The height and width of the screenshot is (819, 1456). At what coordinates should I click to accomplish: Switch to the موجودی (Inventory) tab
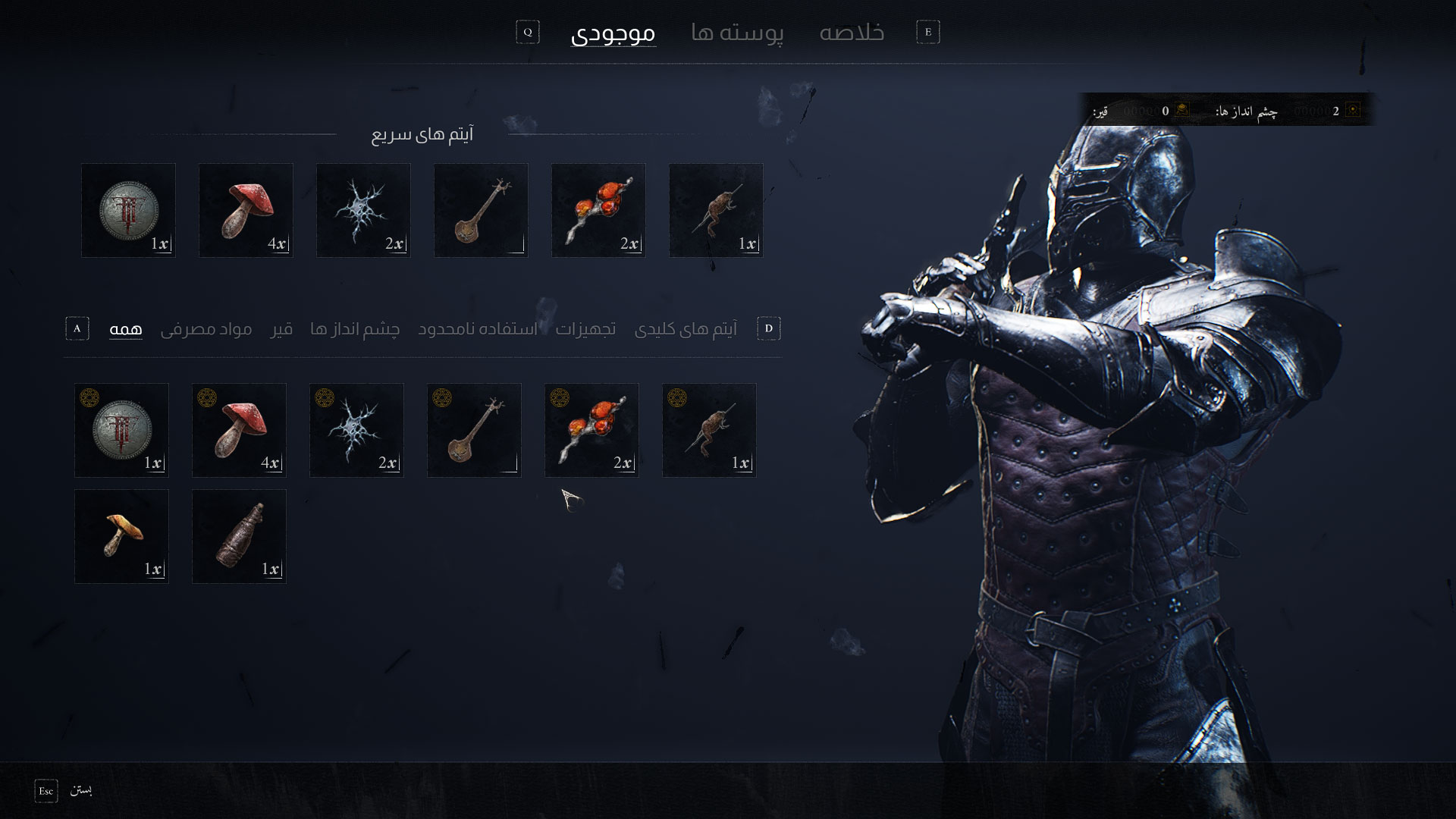(x=613, y=33)
